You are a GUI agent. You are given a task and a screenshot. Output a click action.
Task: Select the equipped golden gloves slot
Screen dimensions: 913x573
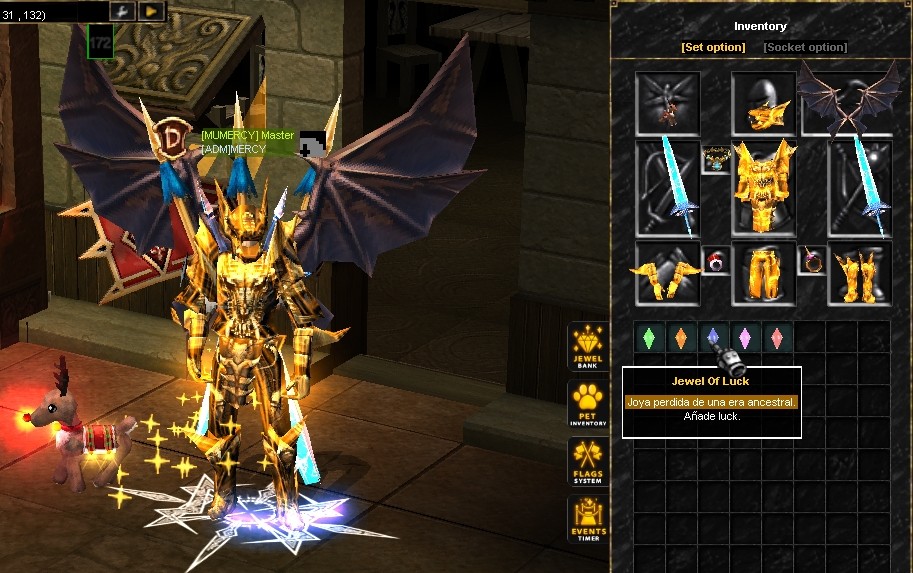667,273
